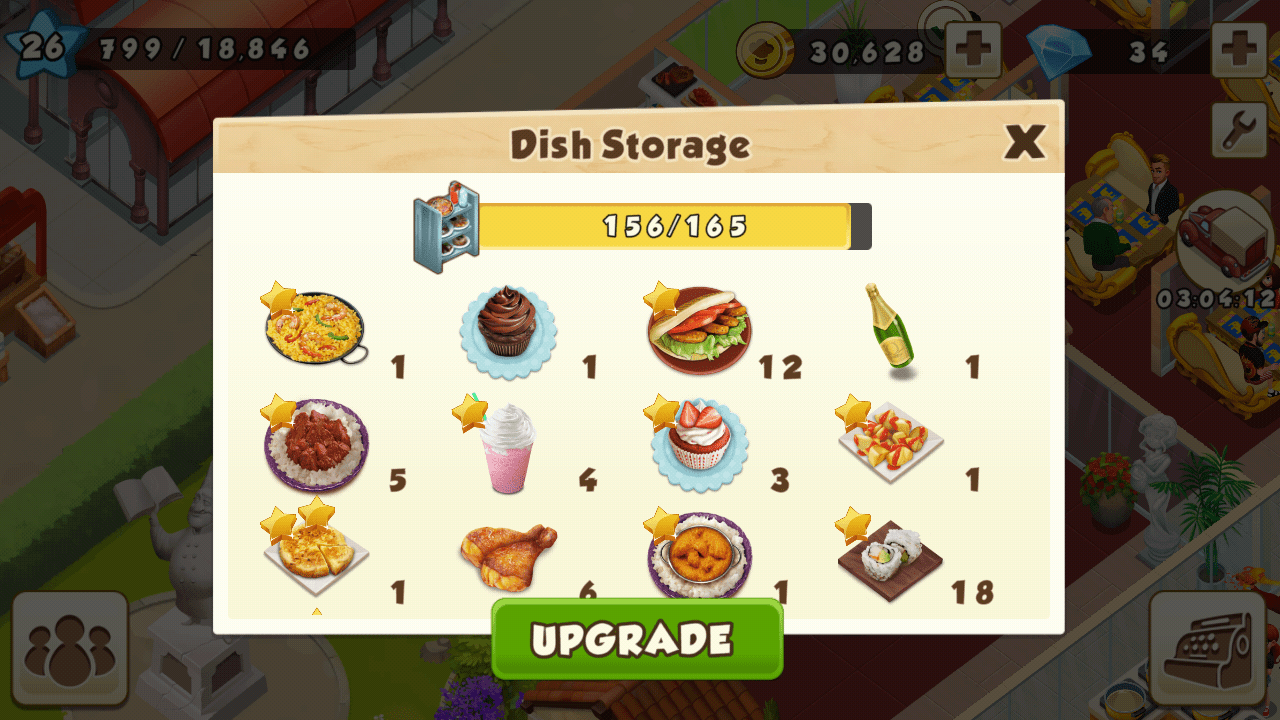Choose the pink strawberry milkshake
Viewport: 1280px width, 720px height.
pos(506,447)
